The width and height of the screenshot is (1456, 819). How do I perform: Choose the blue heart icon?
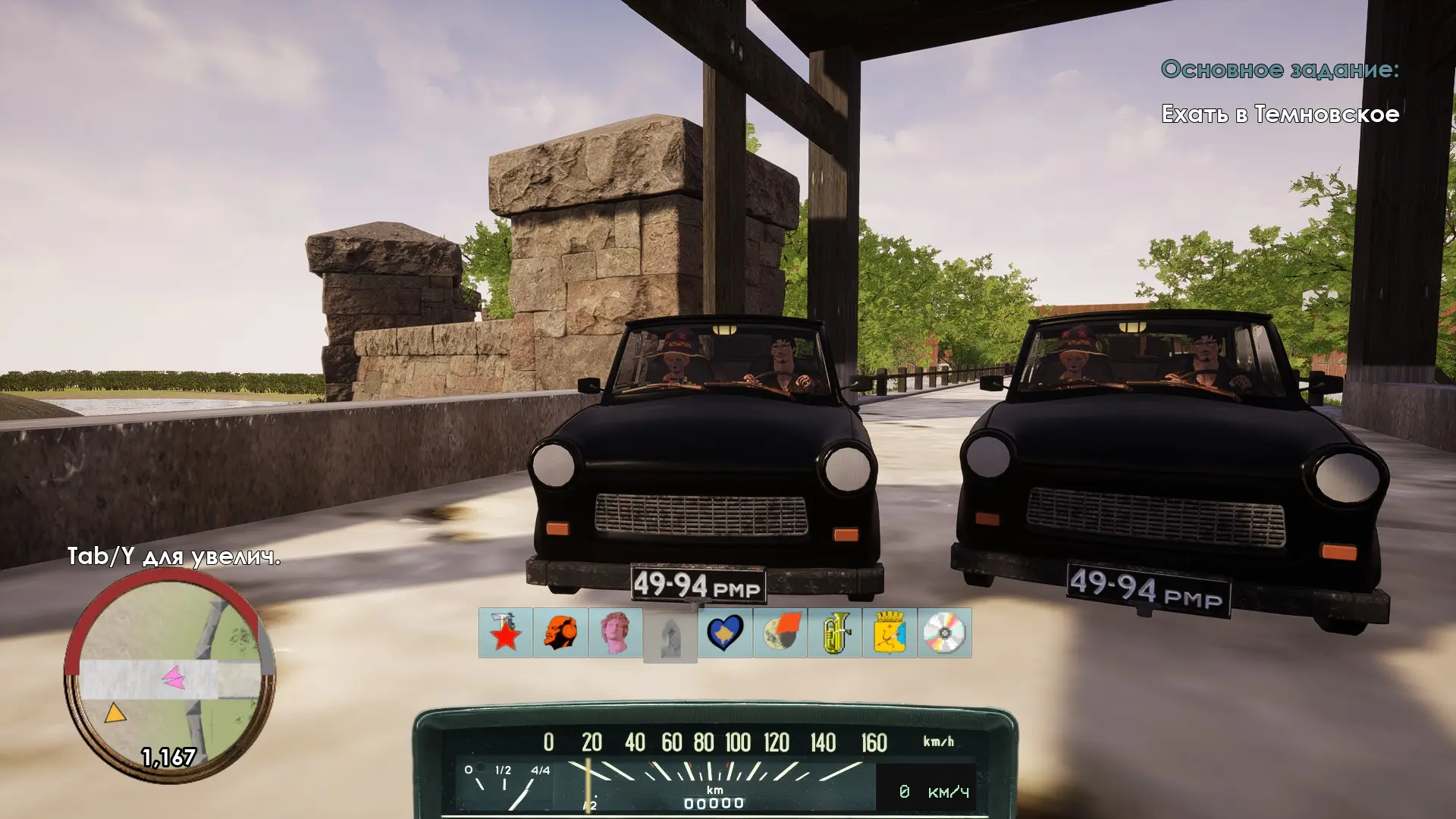point(725,633)
